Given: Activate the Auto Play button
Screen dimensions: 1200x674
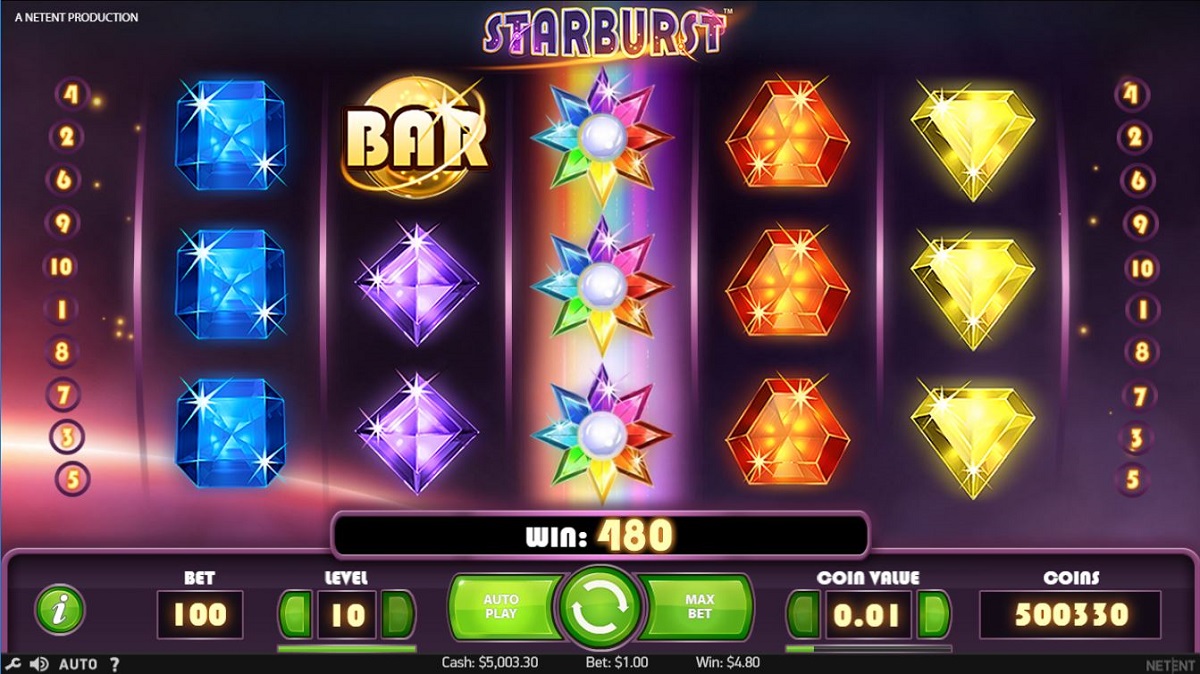Looking at the screenshot, I should 502,607.
